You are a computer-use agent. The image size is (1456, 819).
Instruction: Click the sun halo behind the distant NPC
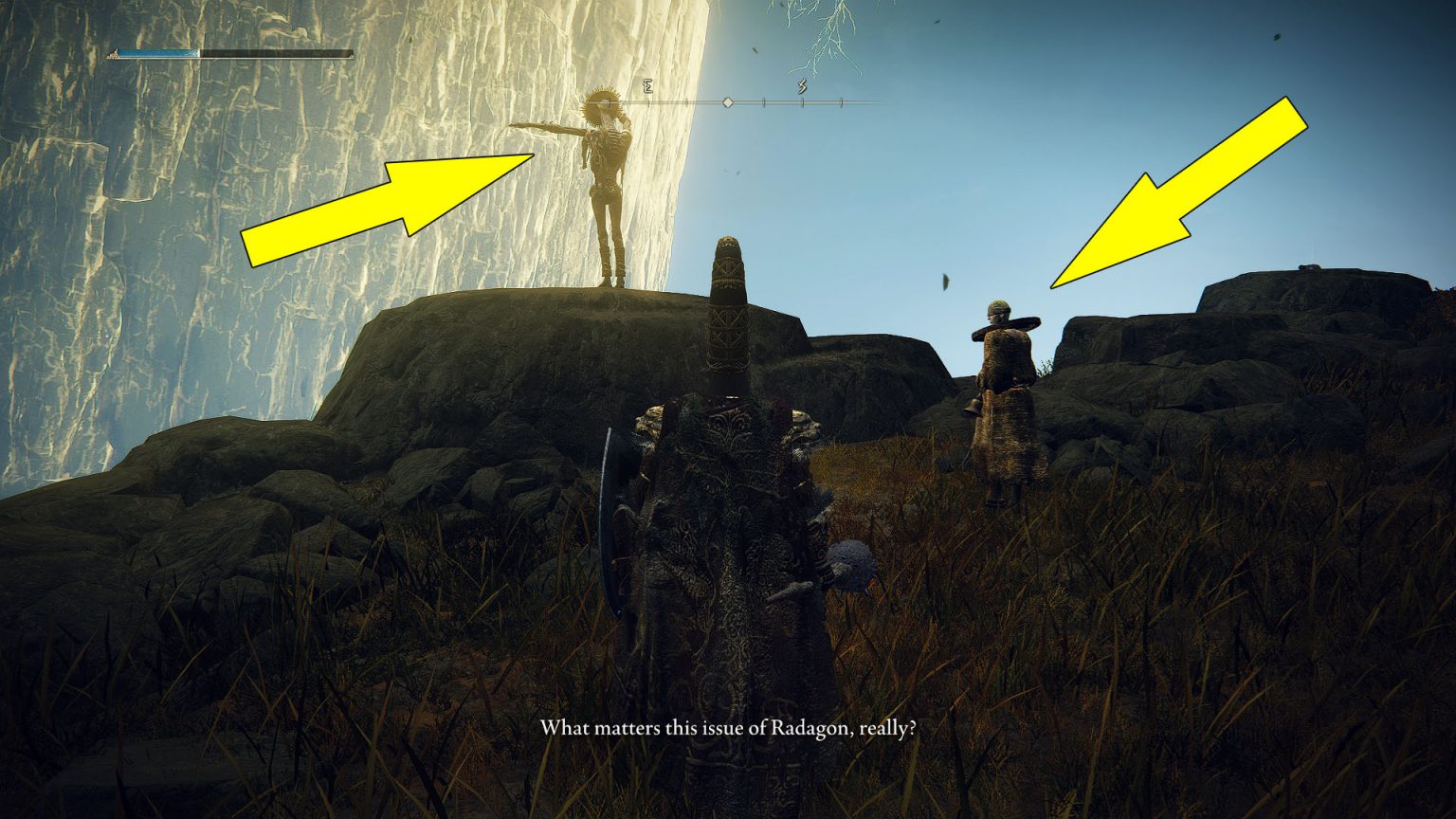(x=602, y=104)
